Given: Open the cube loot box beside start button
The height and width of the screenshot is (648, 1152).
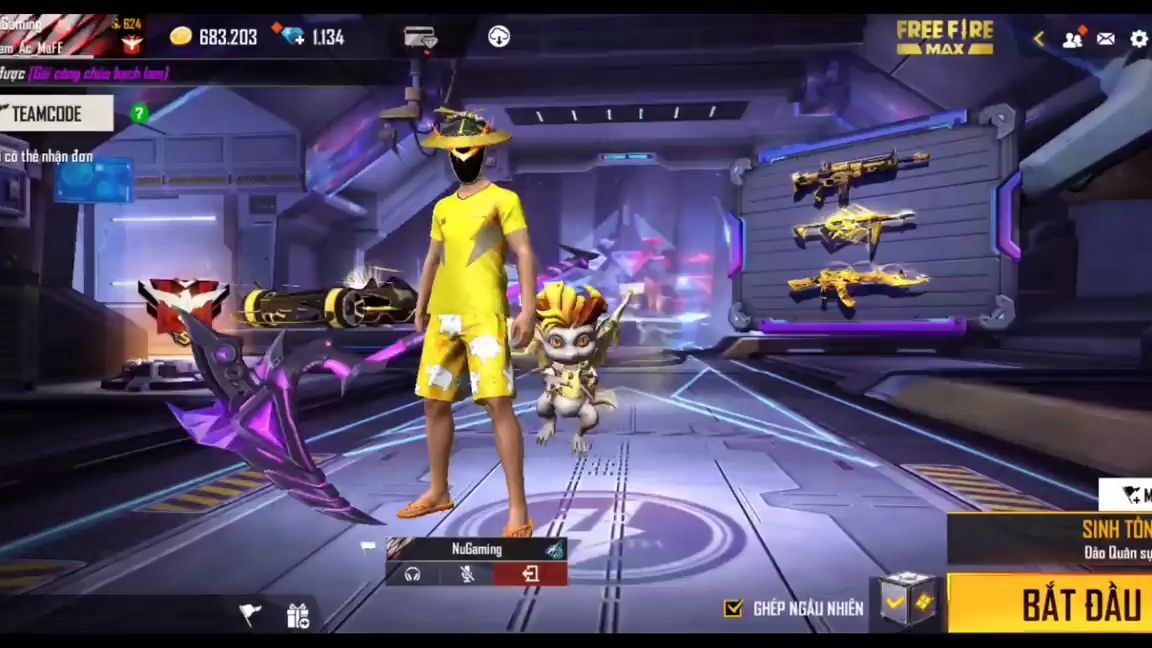Looking at the screenshot, I should [x=908, y=602].
